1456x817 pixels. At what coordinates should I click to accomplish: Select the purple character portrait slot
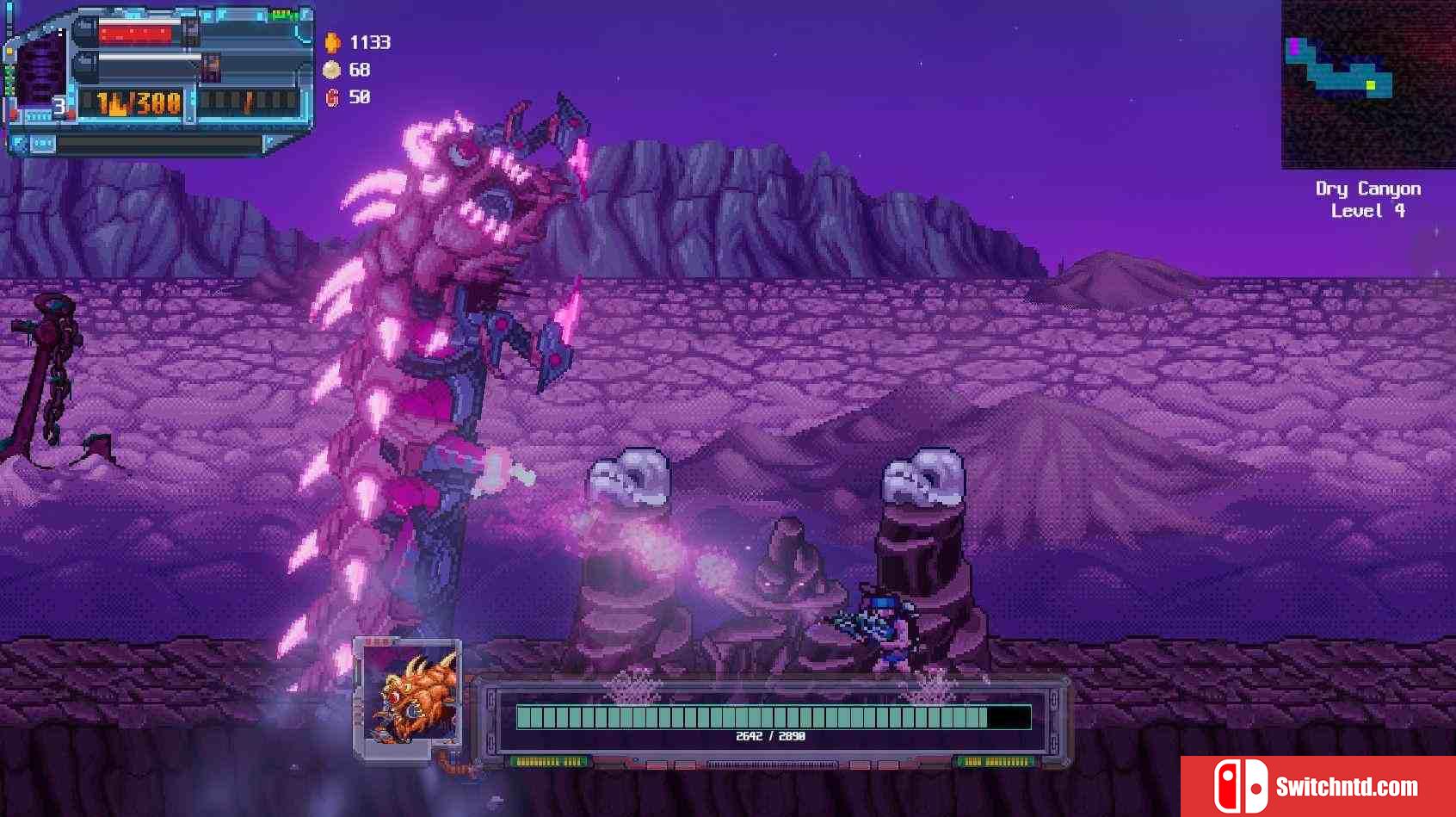tap(39, 71)
